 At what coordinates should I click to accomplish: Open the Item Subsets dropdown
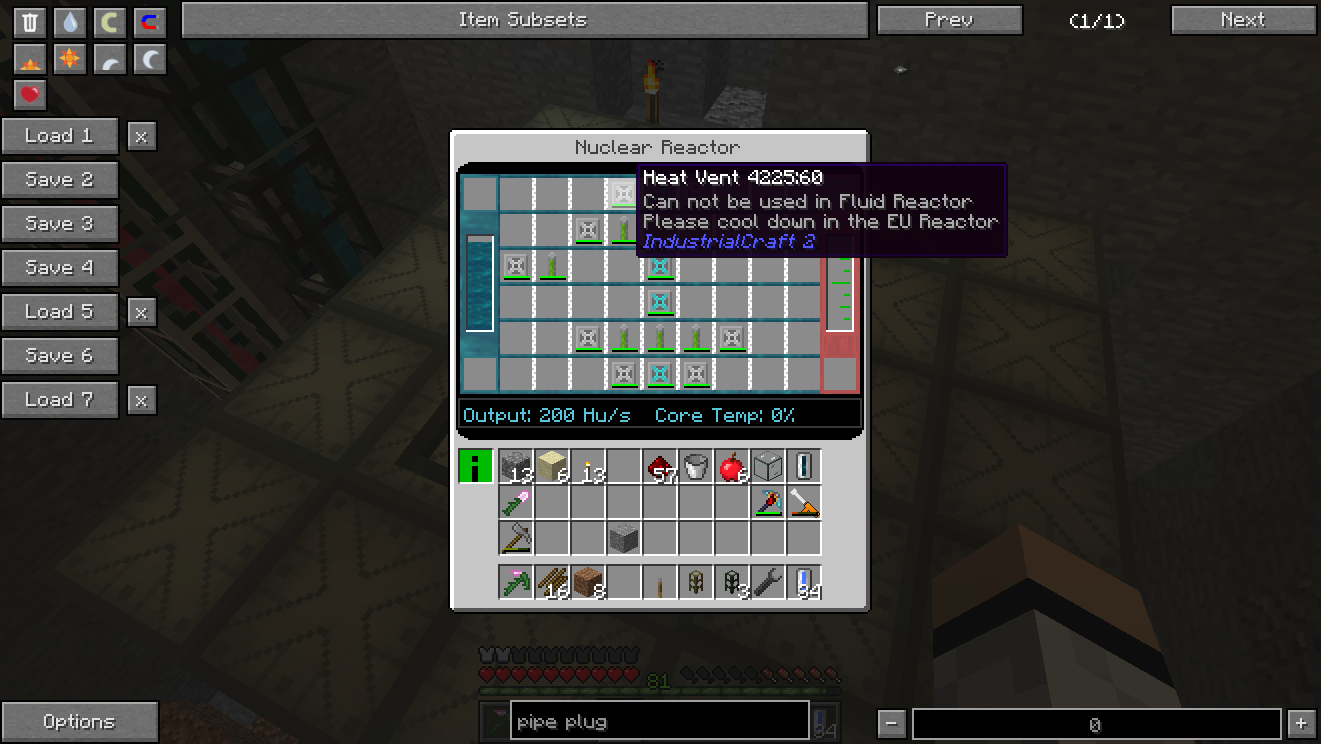click(523, 20)
